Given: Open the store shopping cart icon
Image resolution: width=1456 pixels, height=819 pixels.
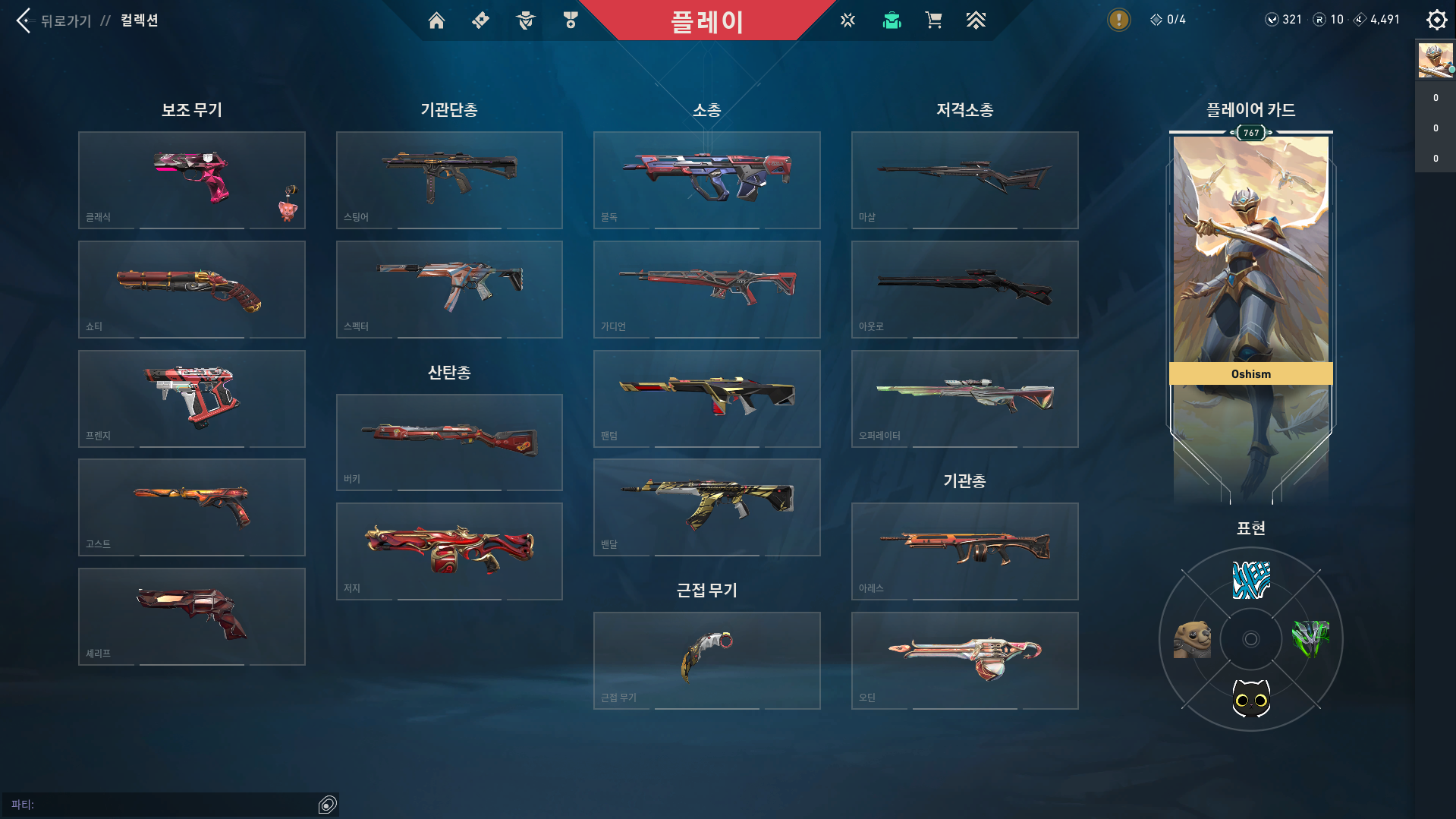Looking at the screenshot, I should pos(933,20).
